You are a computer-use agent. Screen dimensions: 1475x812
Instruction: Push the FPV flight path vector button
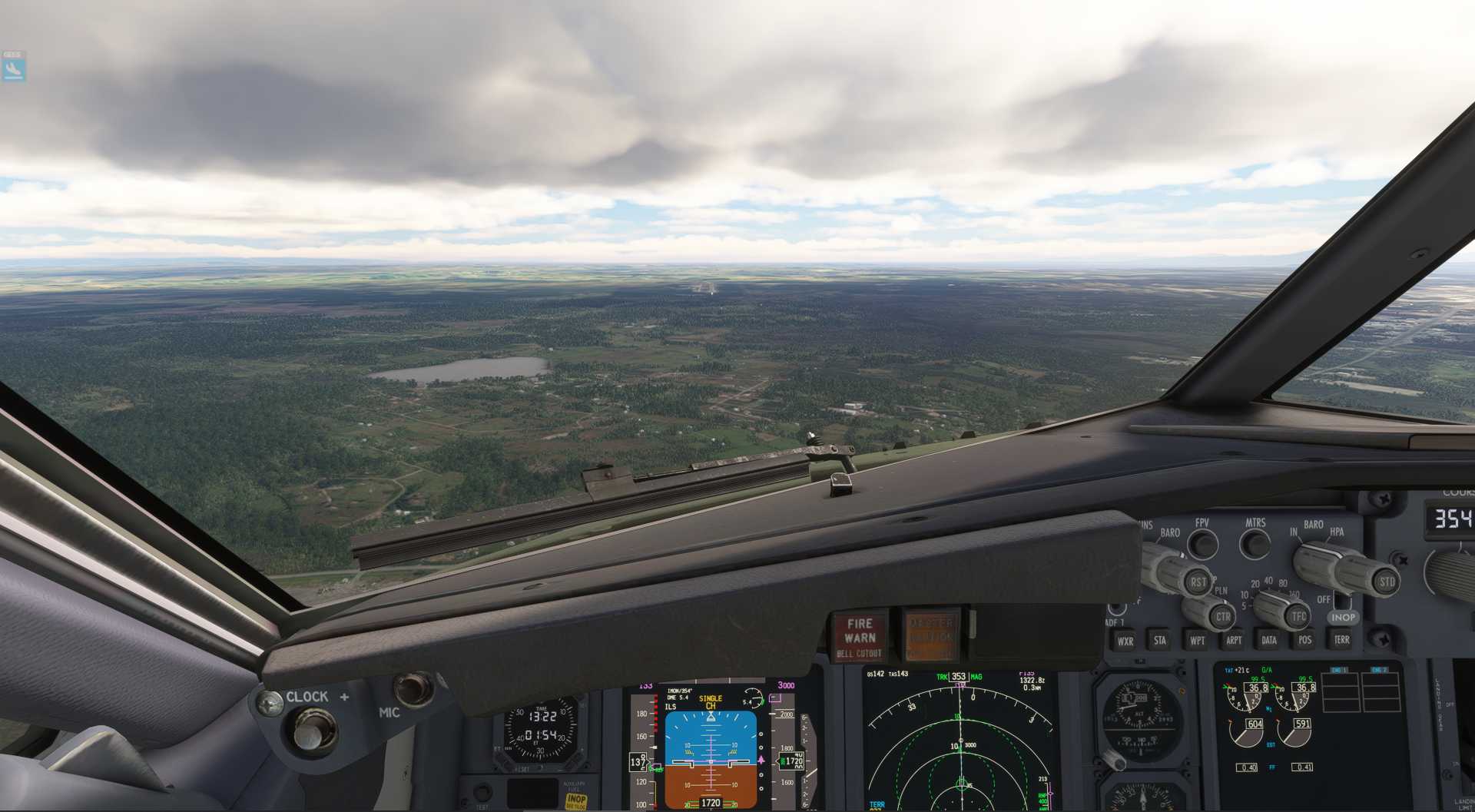1203,544
